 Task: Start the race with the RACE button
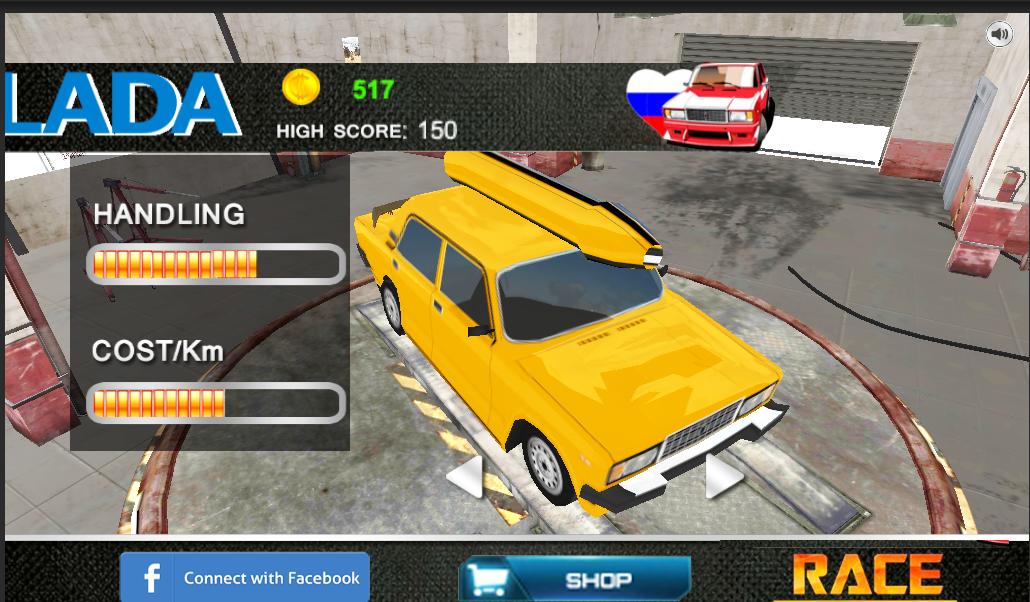coord(867,576)
